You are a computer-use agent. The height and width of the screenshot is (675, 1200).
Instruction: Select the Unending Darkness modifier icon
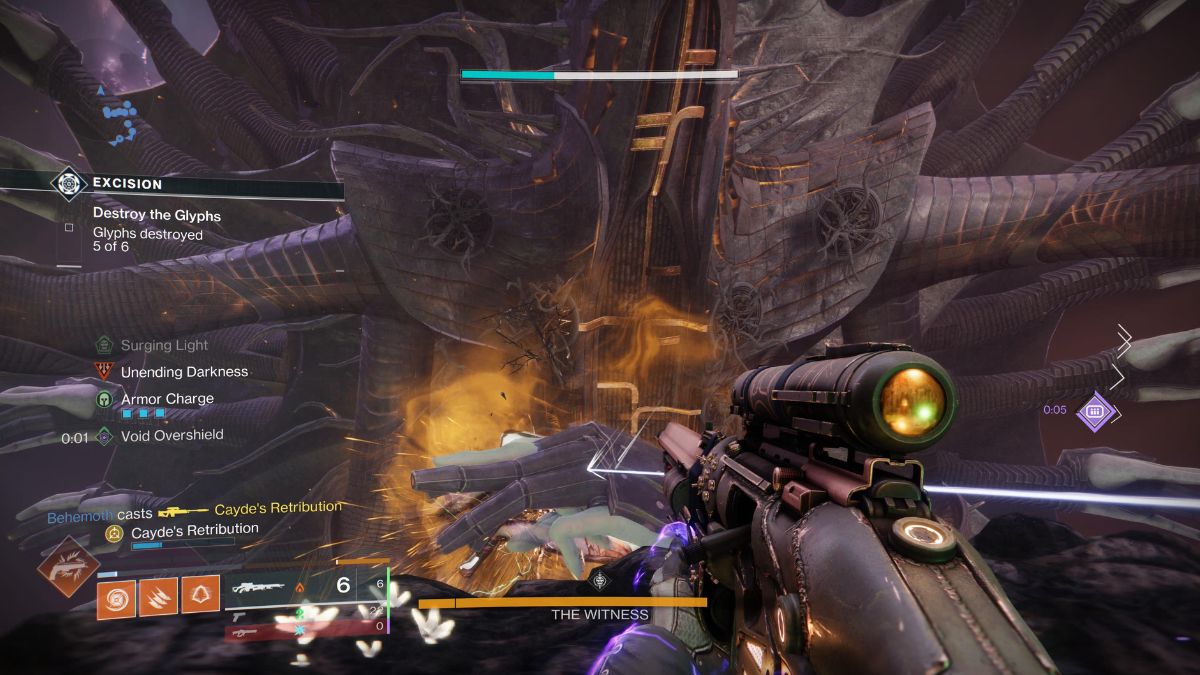104,371
